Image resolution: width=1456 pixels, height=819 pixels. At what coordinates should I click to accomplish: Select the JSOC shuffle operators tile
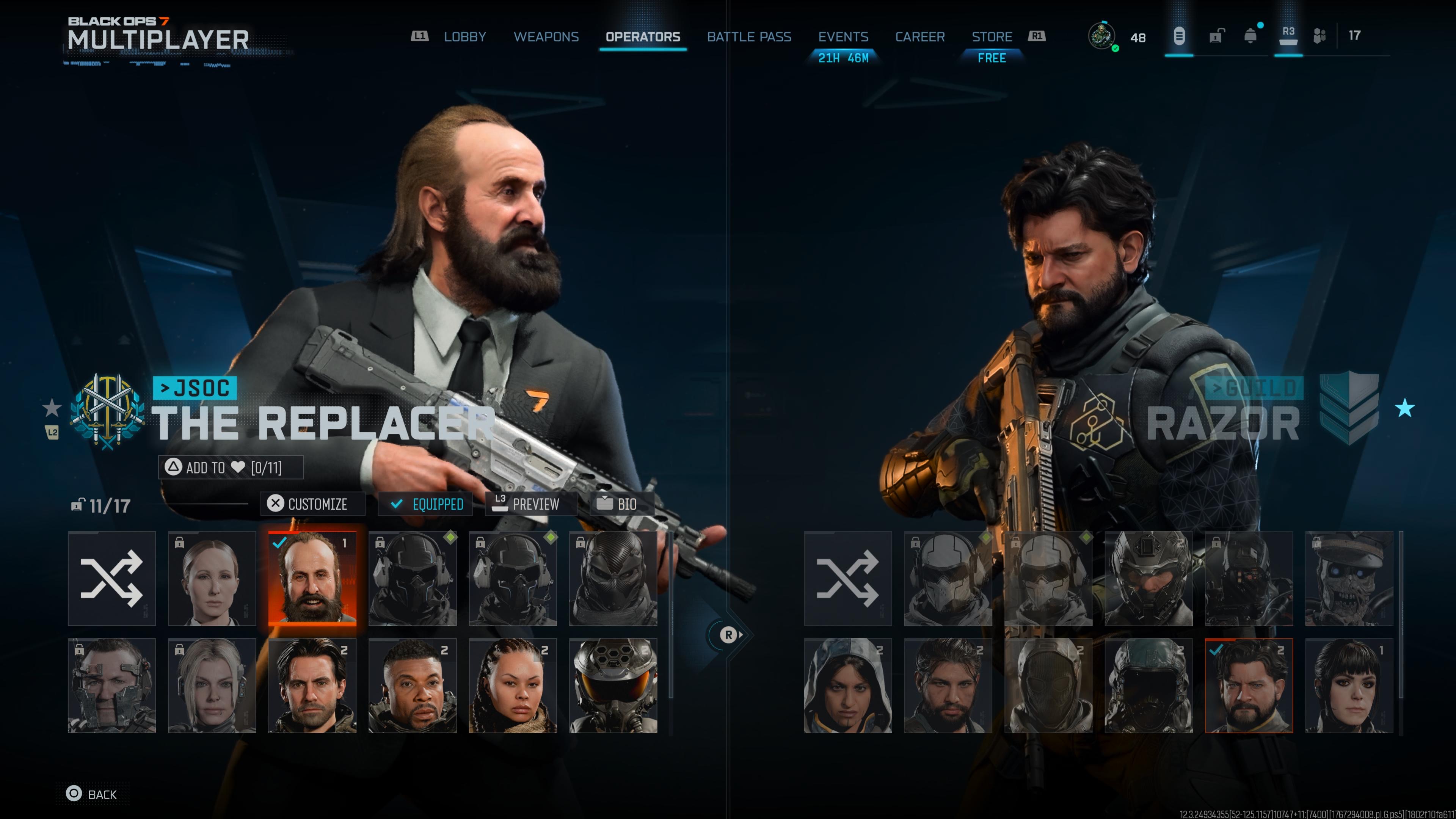click(x=112, y=578)
